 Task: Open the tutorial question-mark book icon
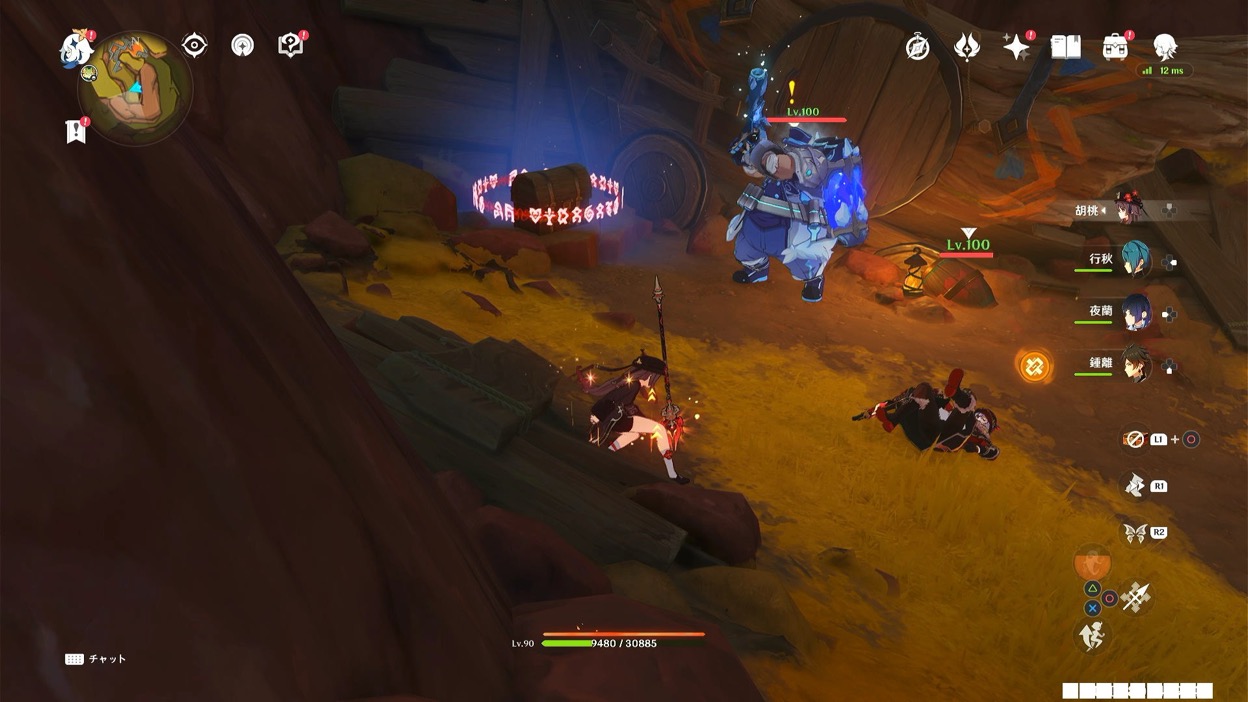click(290, 45)
